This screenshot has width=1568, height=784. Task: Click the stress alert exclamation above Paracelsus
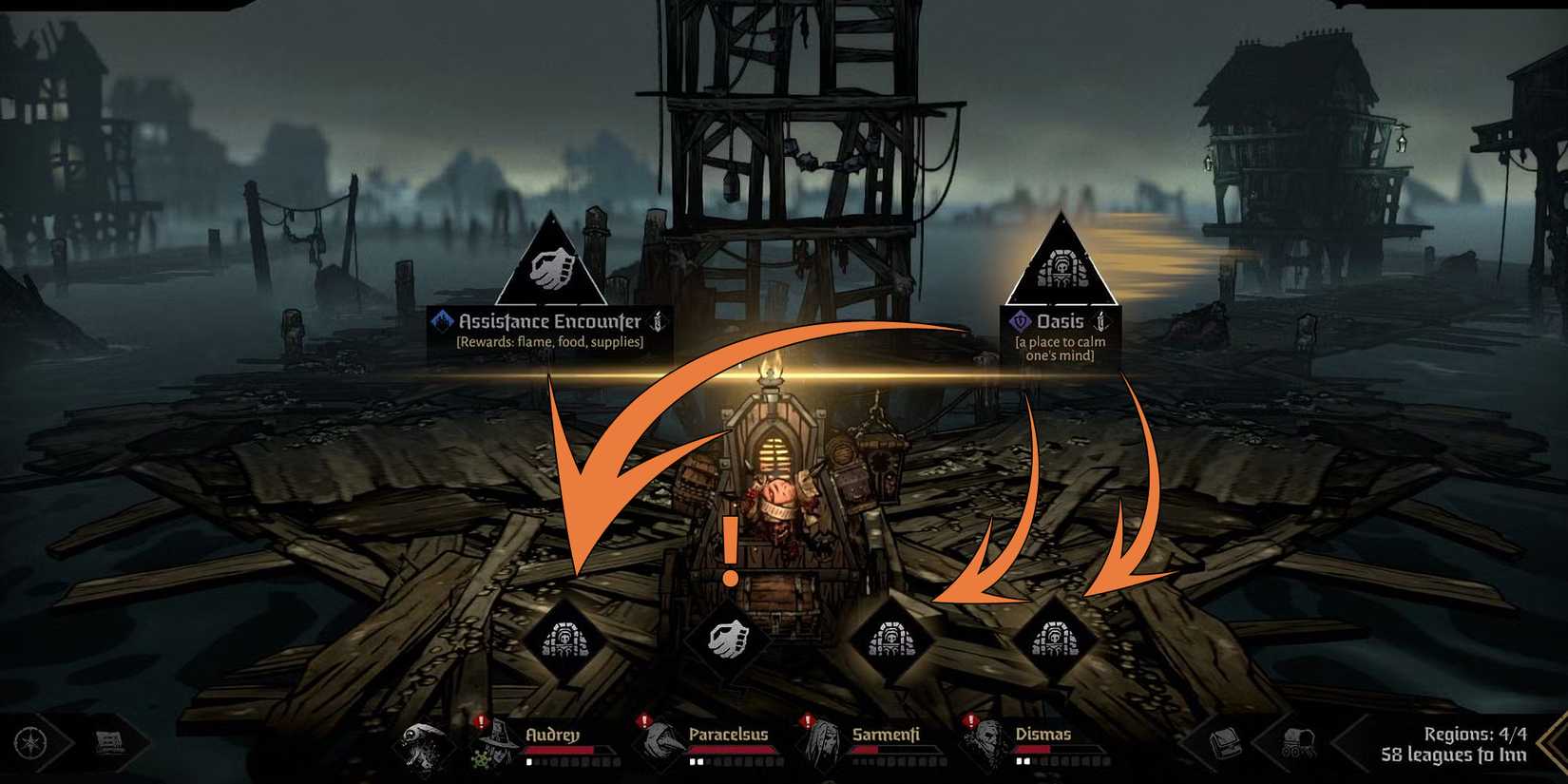(x=643, y=719)
